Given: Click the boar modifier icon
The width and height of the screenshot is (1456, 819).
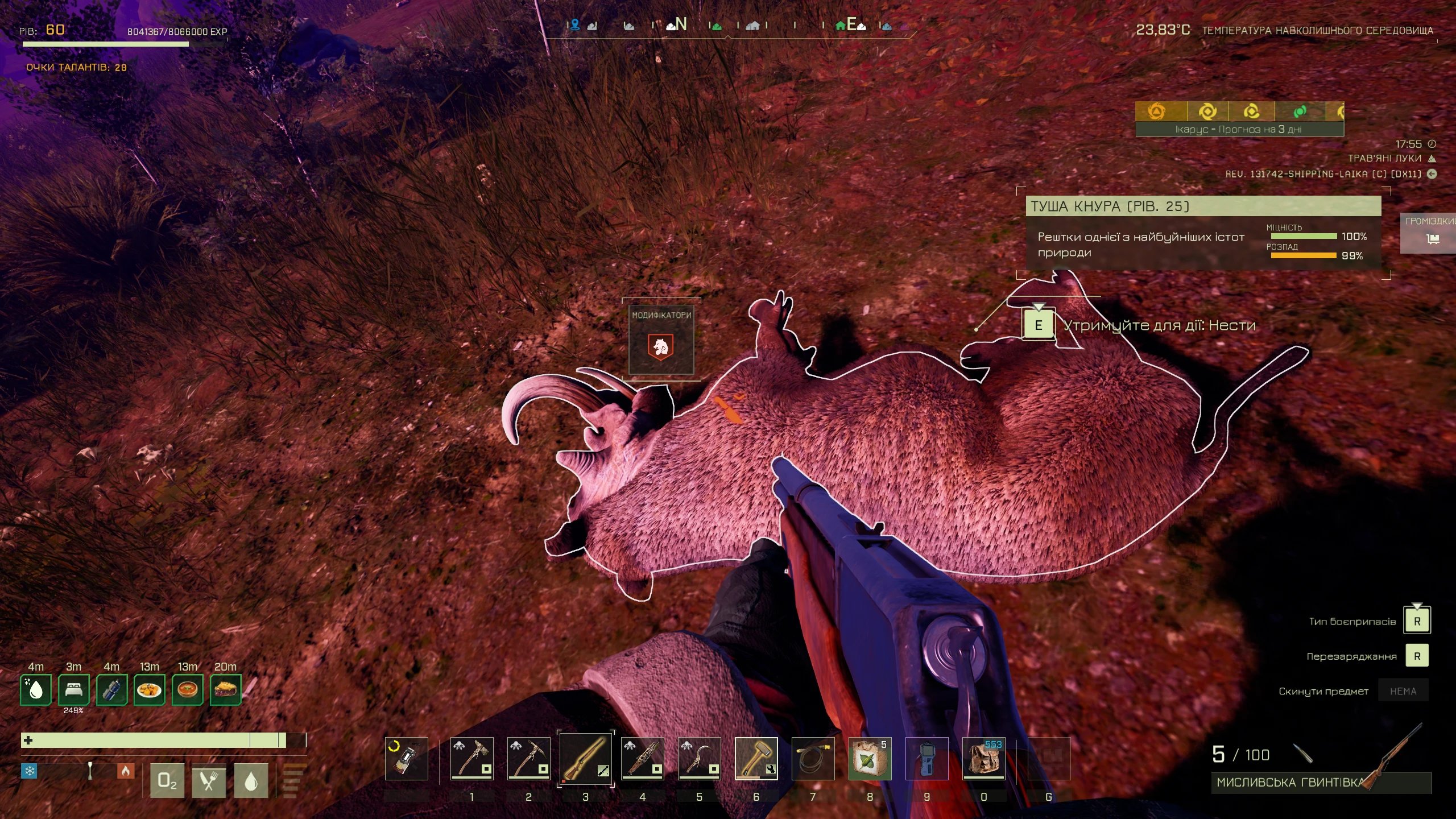Looking at the screenshot, I should [661, 346].
